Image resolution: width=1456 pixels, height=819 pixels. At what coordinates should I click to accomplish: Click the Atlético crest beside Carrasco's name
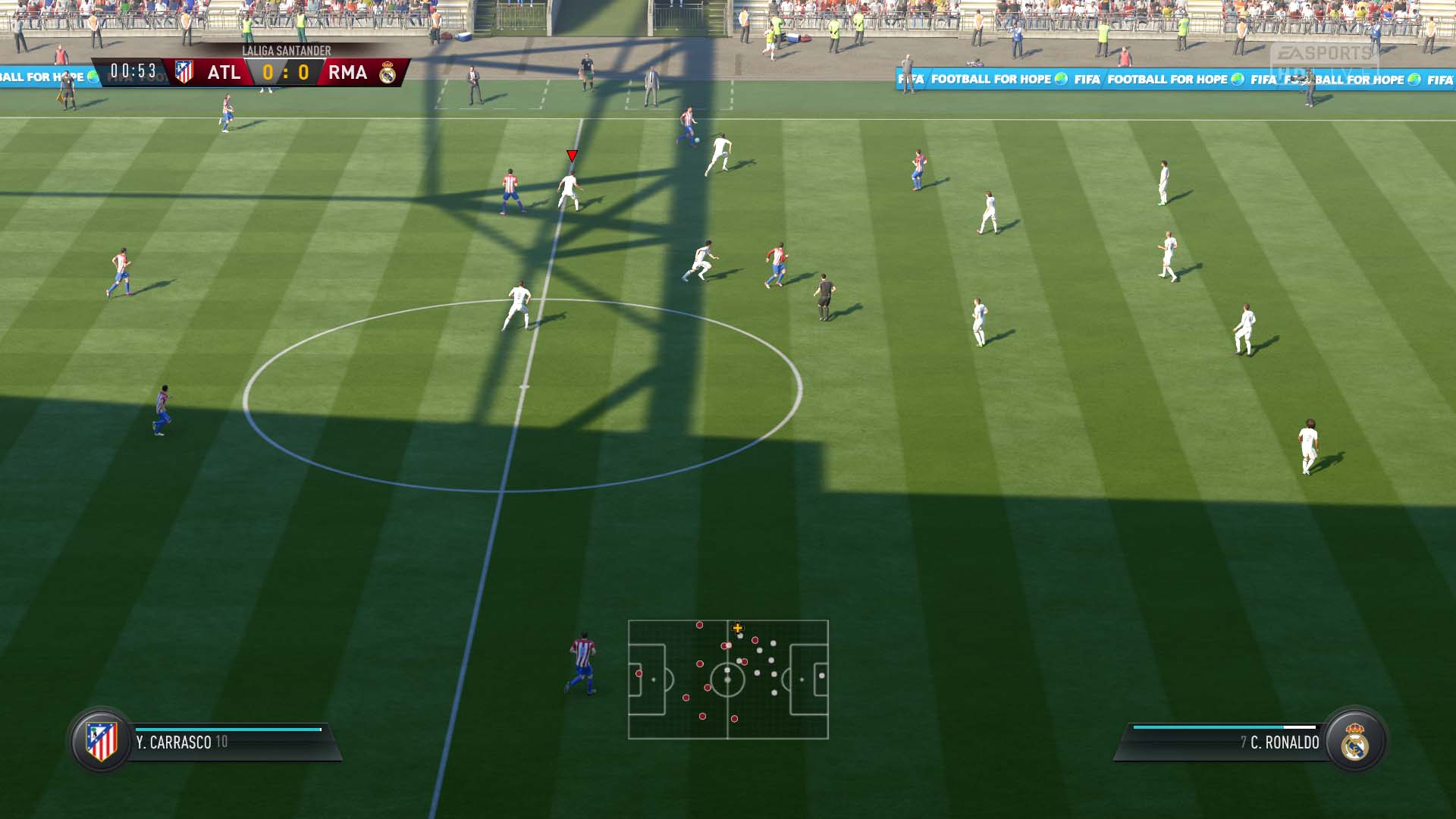[x=102, y=741]
